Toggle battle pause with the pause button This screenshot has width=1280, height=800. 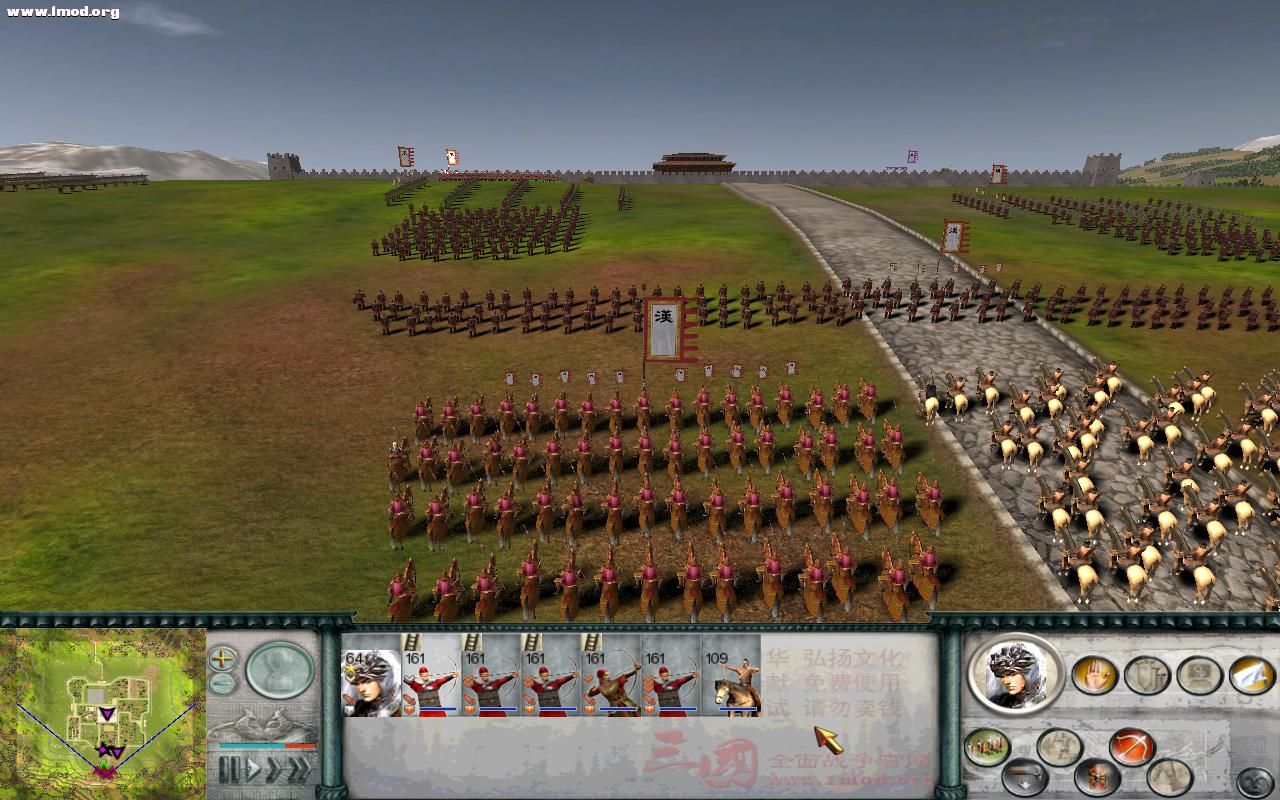pyautogui.click(x=230, y=768)
